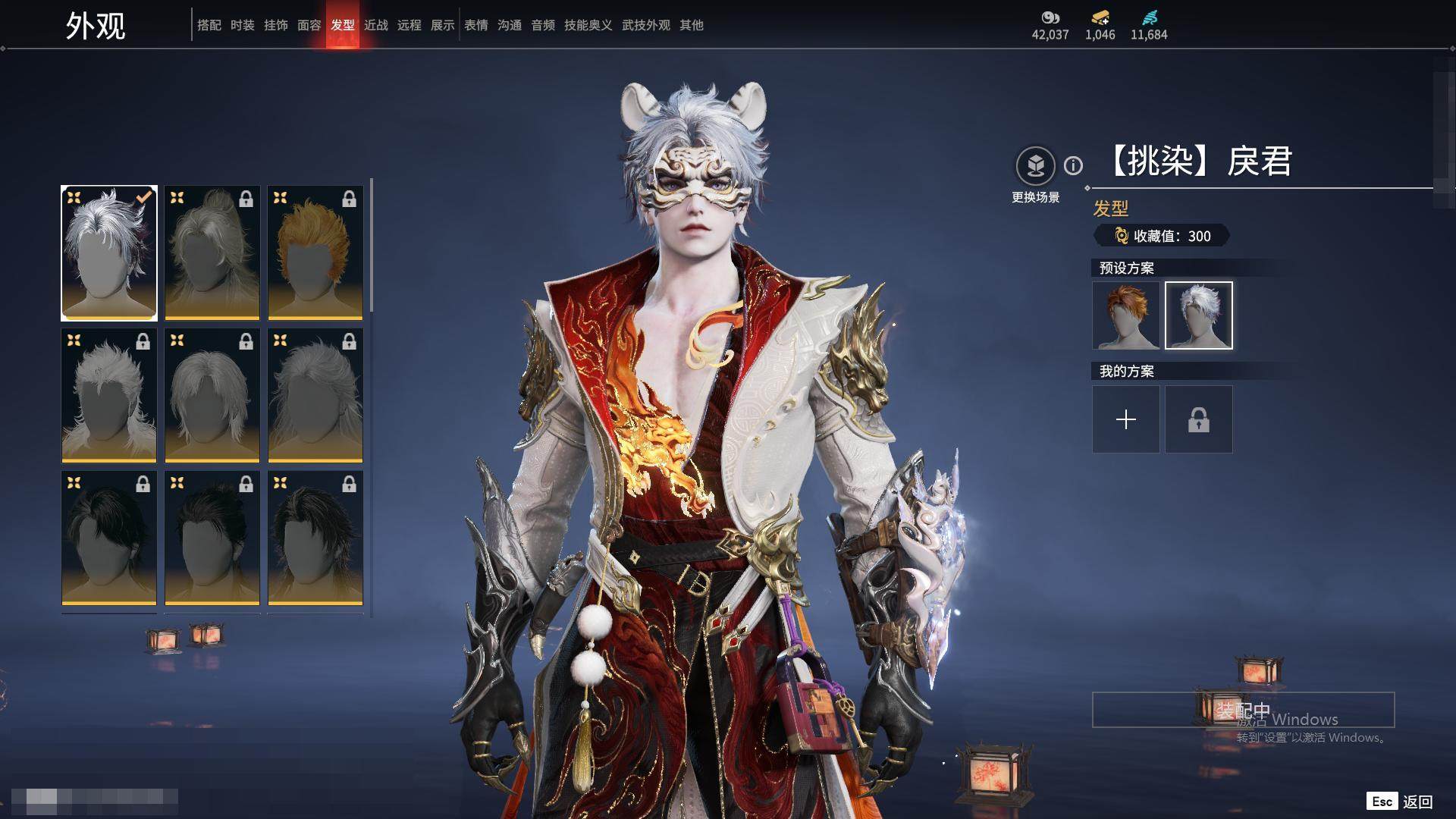
Task: Open the 武技外观 tab
Action: (645, 25)
